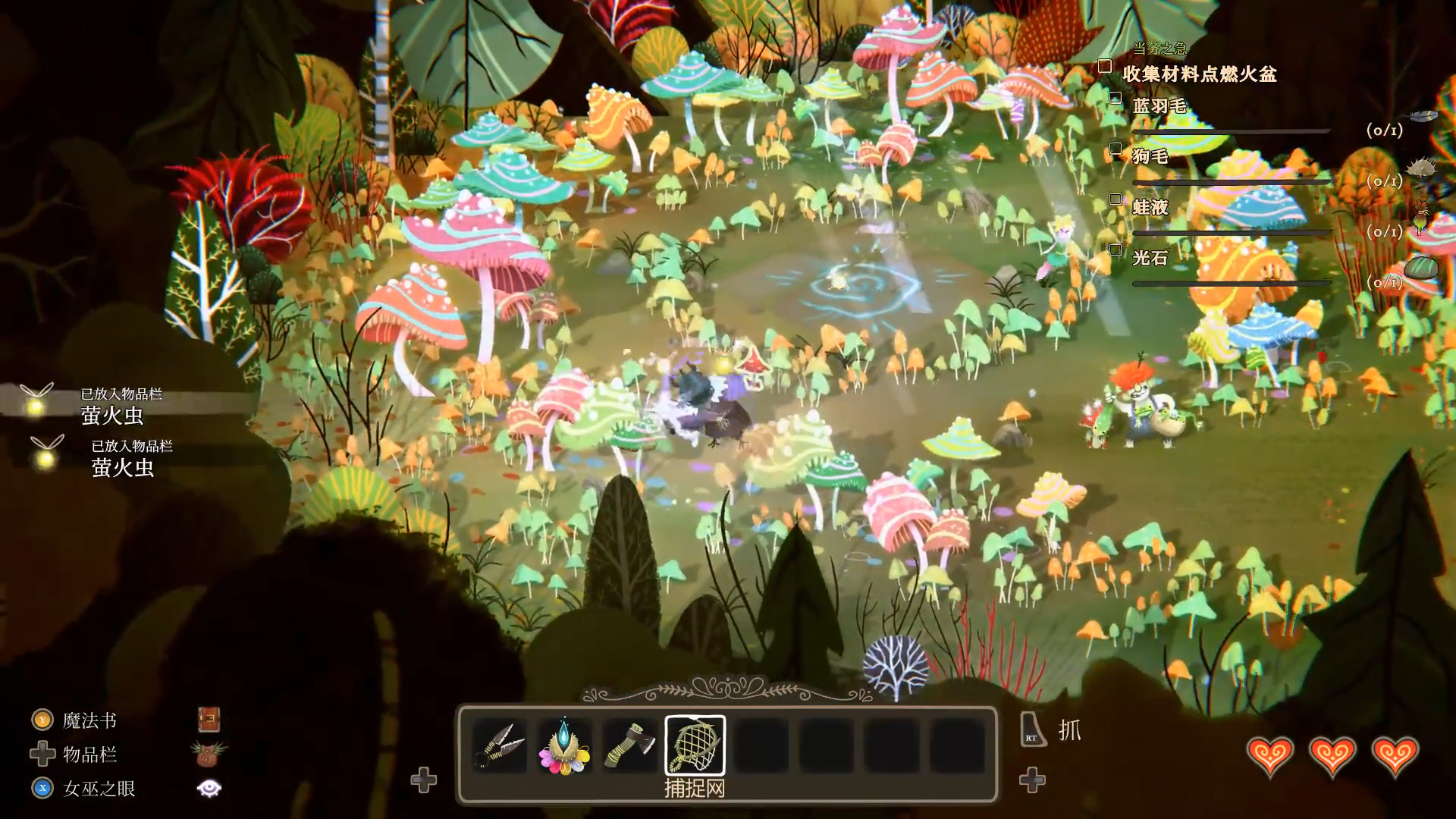Select the shears slot in the hotbar
Viewport: 1456px width, 819px height.
500,745
